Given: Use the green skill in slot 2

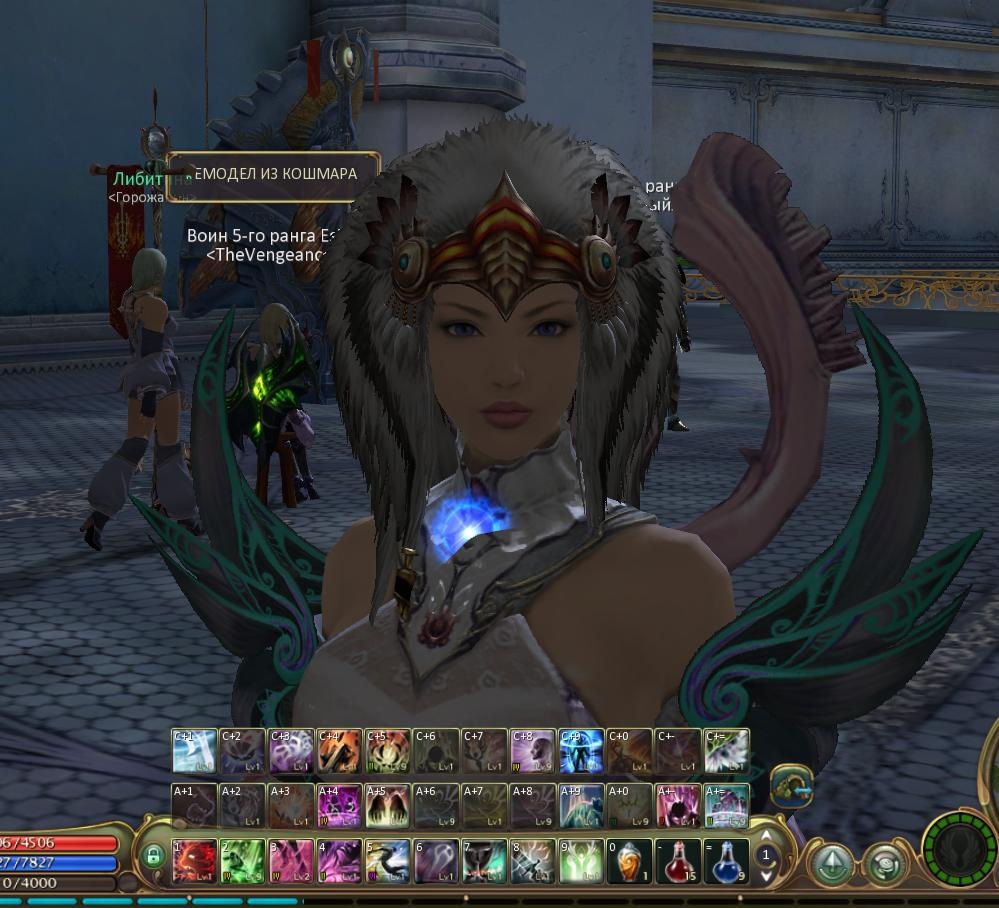Looking at the screenshot, I should pos(243,861).
